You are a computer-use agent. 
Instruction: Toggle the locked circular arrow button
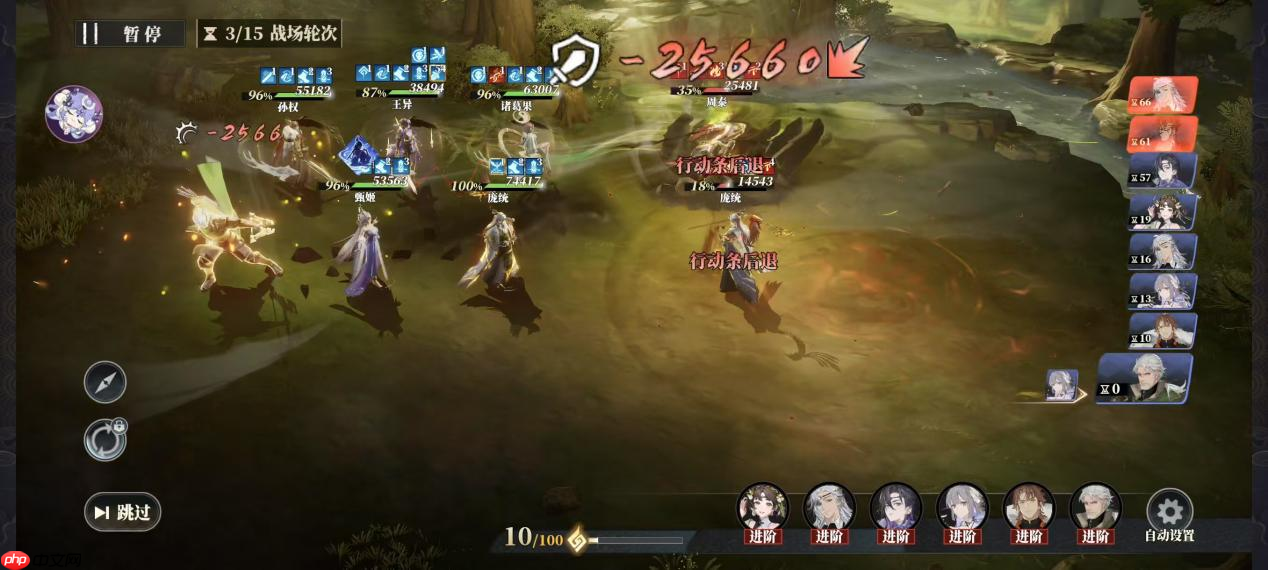coord(105,440)
